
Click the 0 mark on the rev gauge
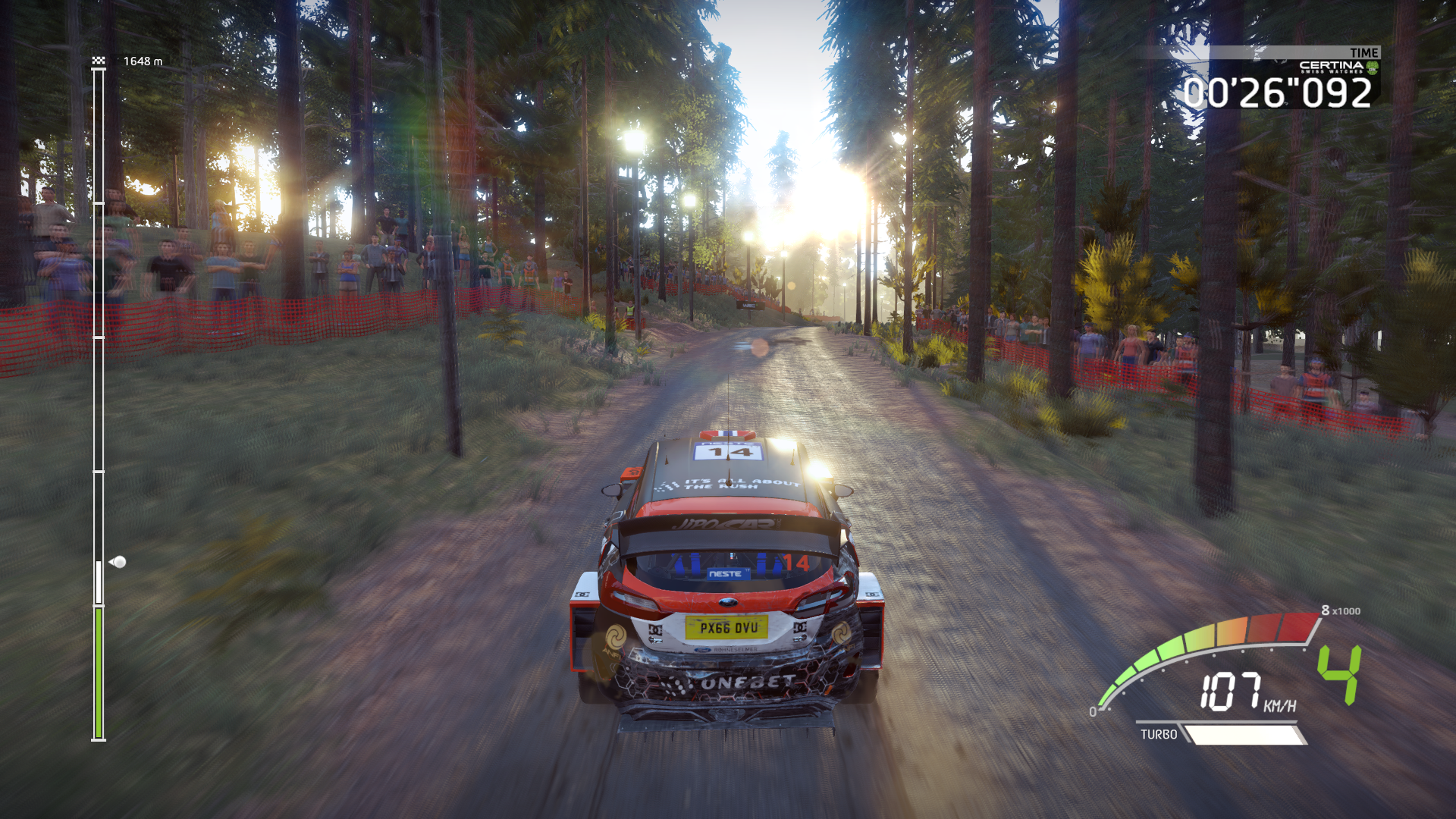(x=1094, y=712)
